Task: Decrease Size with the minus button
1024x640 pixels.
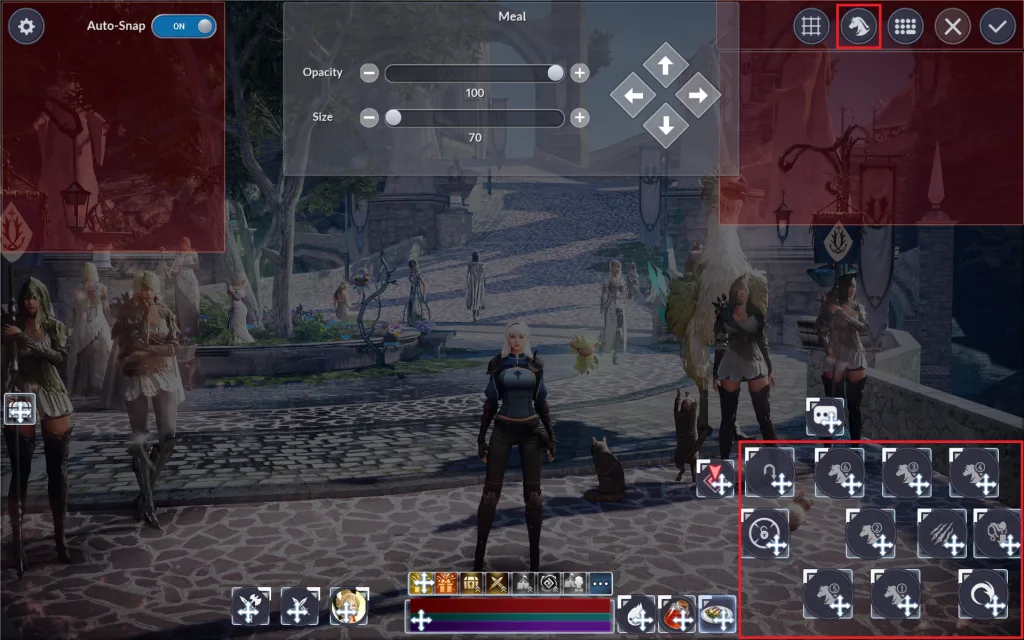Action: click(x=369, y=118)
